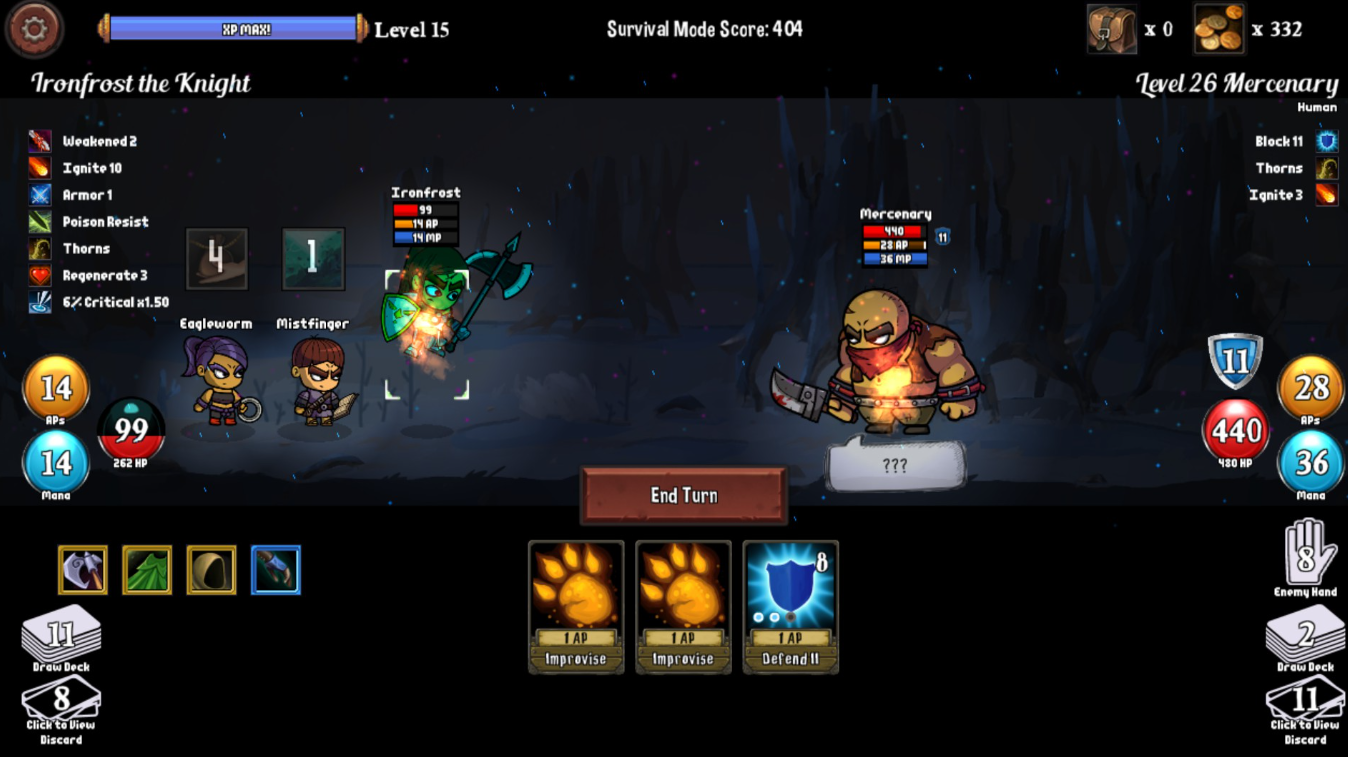Inspect the Enemy Hand icon
This screenshot has height=757, width=1348.
point(1305,557)
